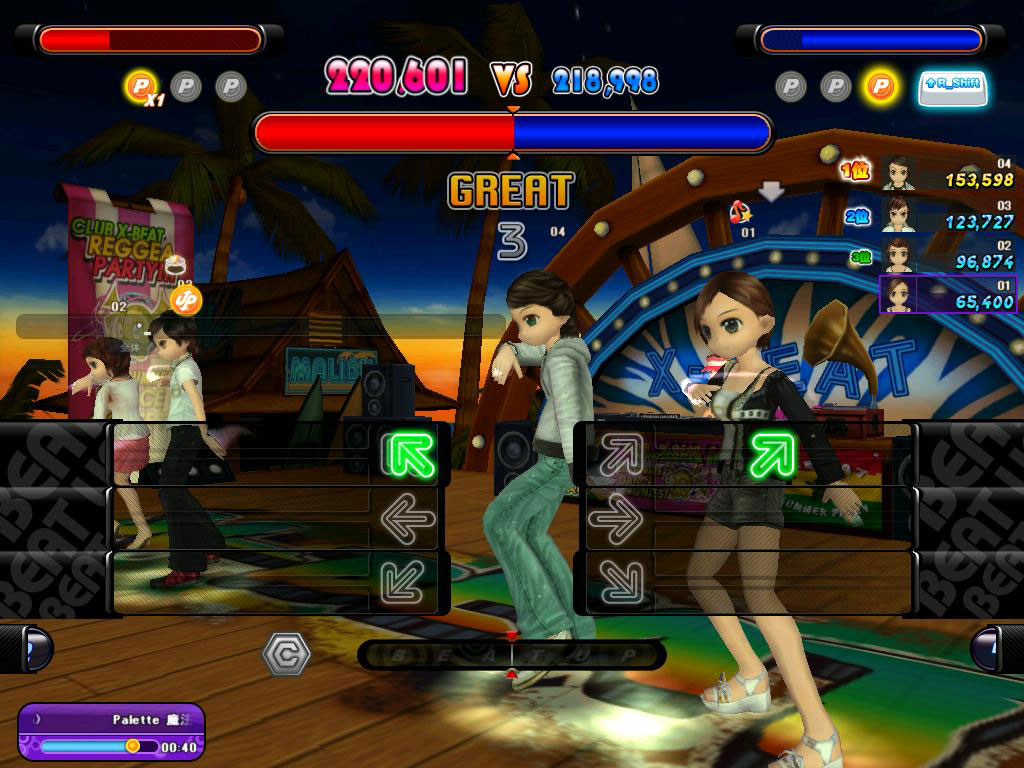The height and width of the screenshot is (768, 1024).
Task: Click the glowing green up-right arrow
Action: click(x=771, y=455)
